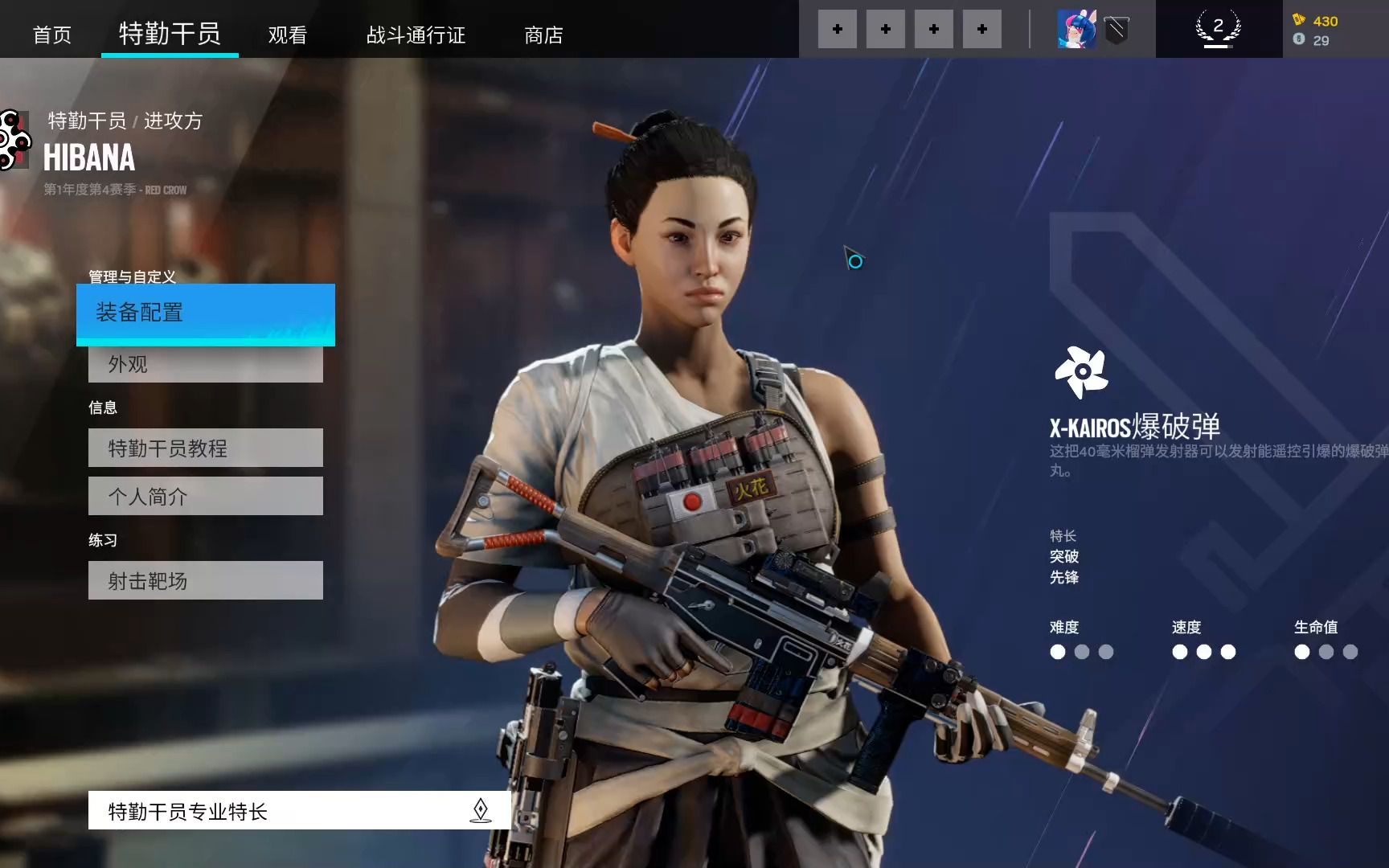Open the level 2 laurel badge
The width and height of the screenshot is (1389, 868).
click(x=1218, y=29)
